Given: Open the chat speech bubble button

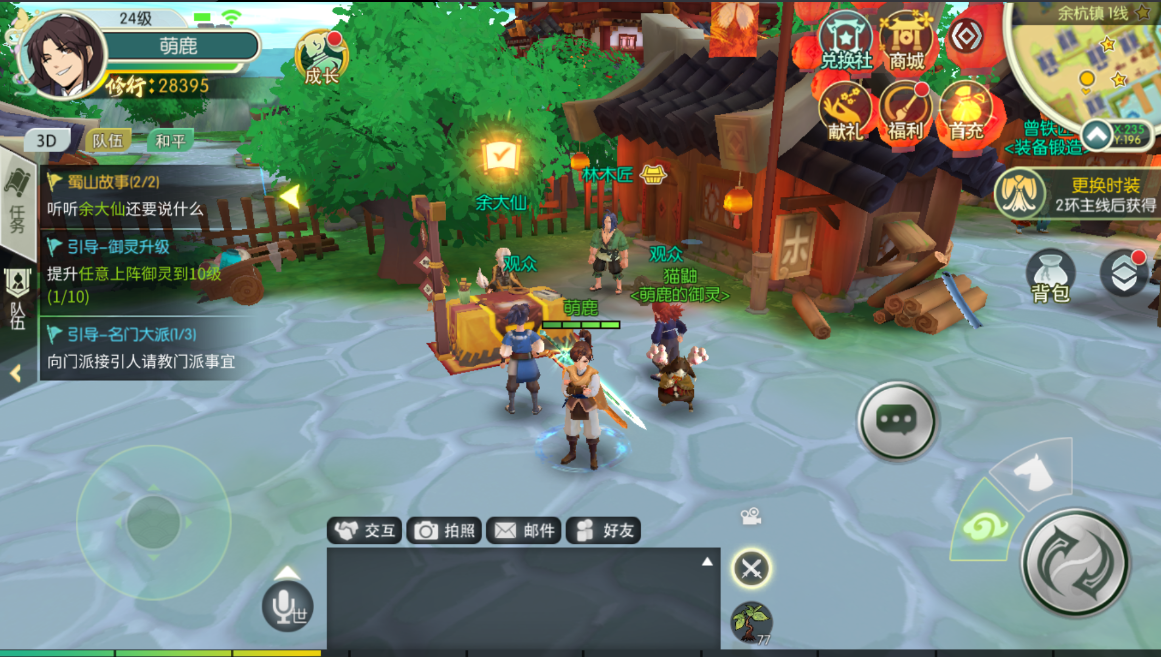Looking at the screenshot, I should tap(896, 421).
